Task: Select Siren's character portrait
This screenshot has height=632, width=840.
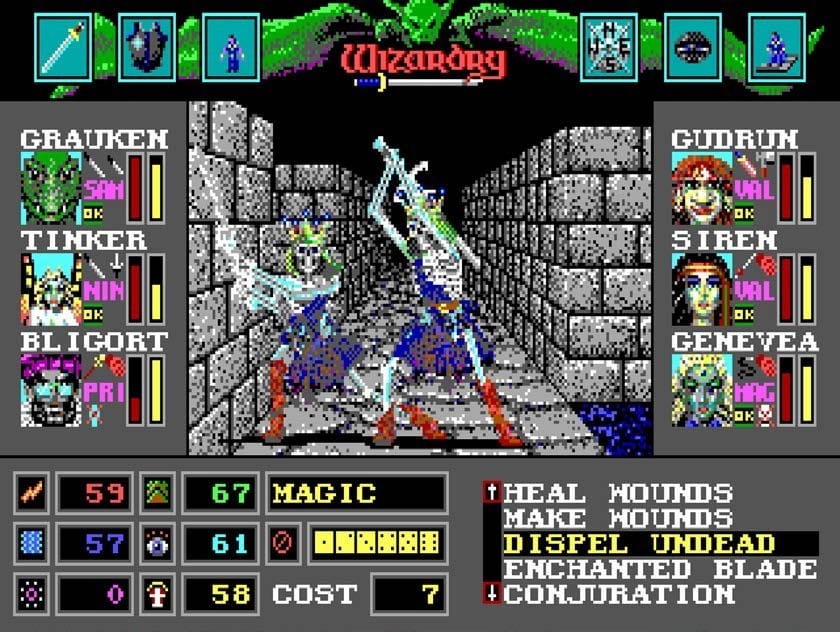Action: pos(702,289)
